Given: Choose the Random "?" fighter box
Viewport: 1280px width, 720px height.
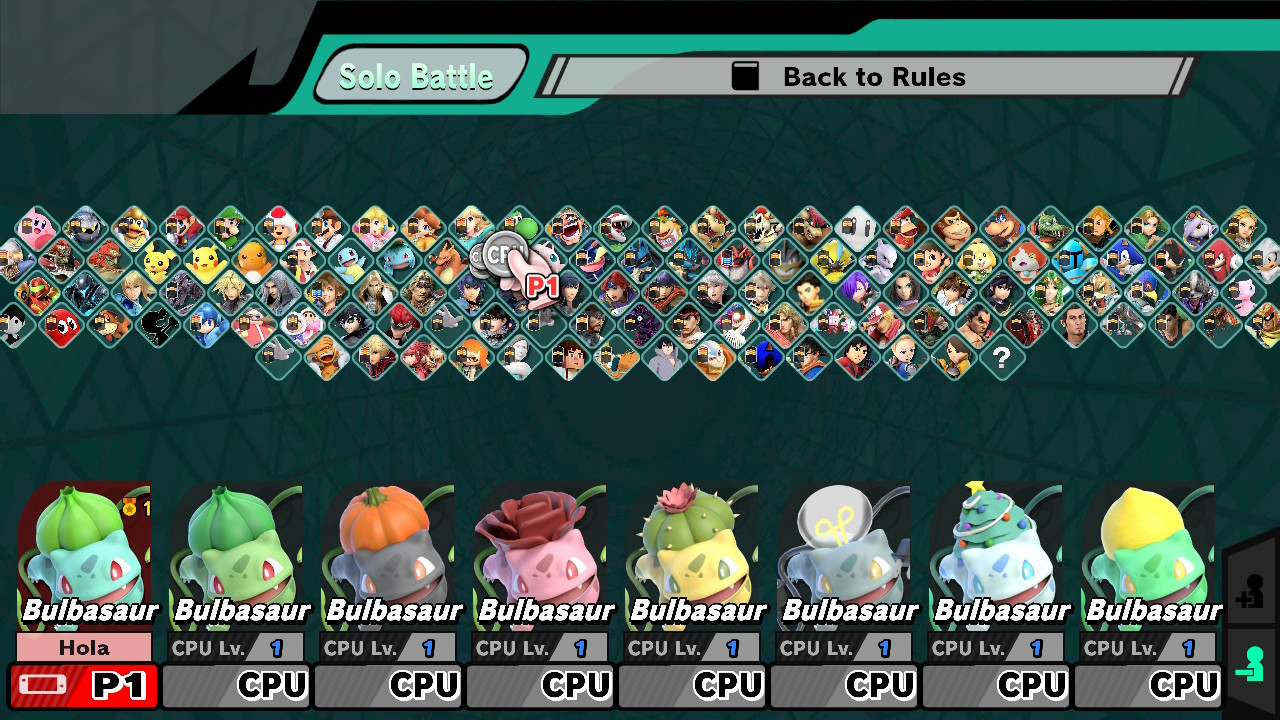Looking at the screenshot, I should click(x=1001, y=356).
